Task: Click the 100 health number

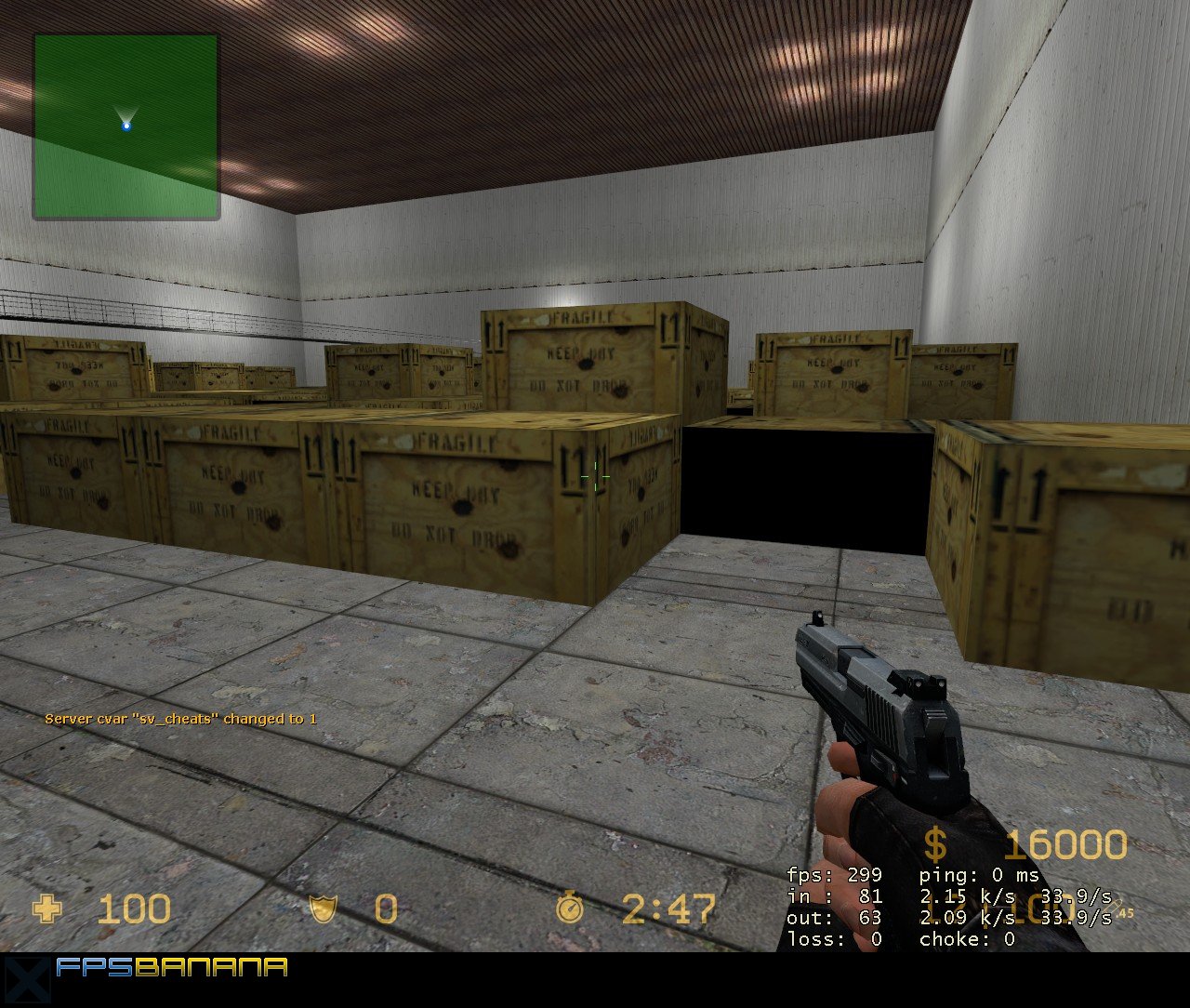Action: 135,909
